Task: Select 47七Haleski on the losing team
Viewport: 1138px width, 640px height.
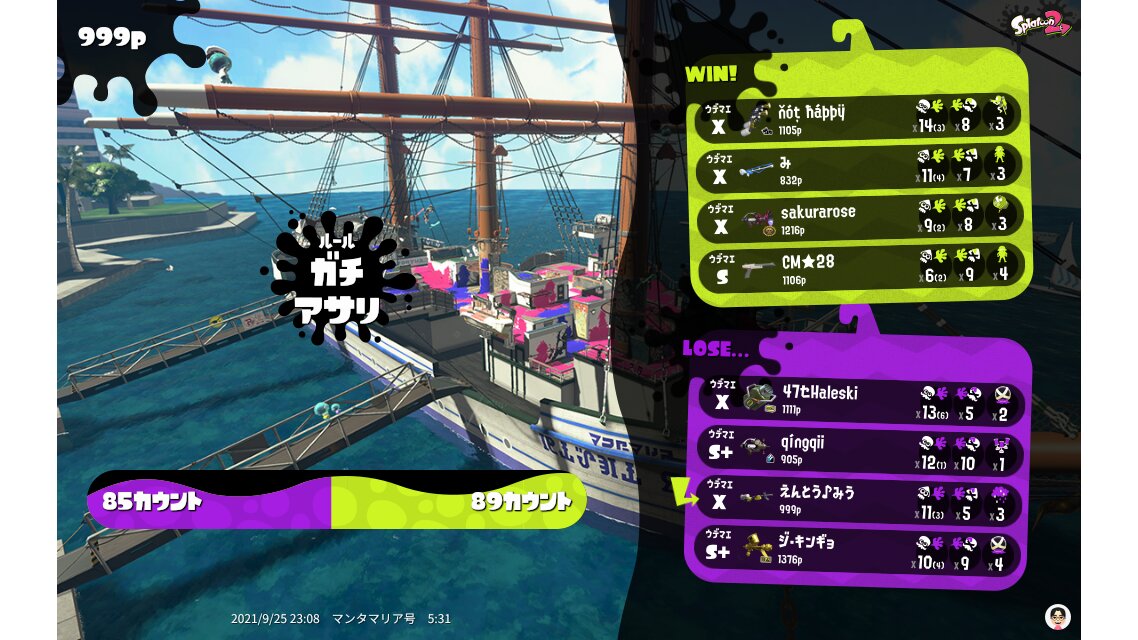Action: tap(860, 401)
